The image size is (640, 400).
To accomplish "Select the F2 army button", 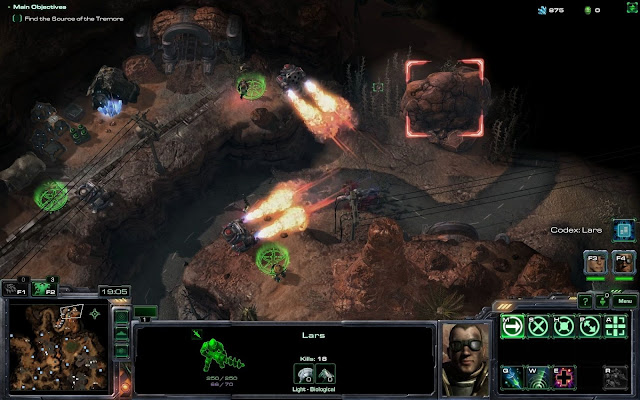I will (44, 288).
